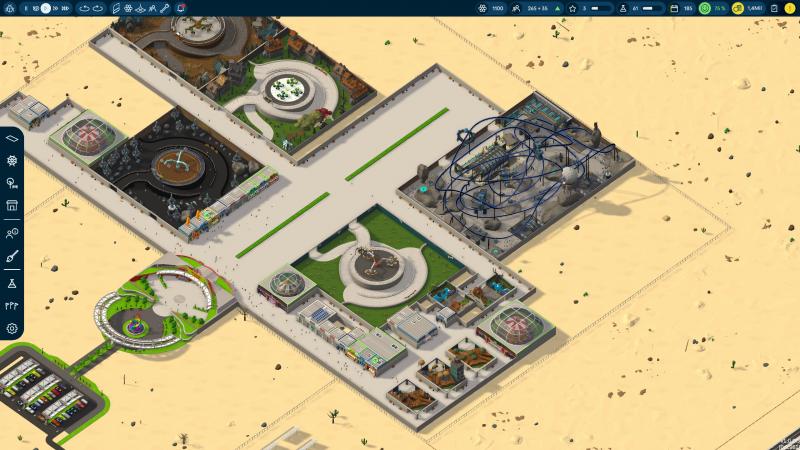
Task: Open the park star rating panel
Action: (x=573, y=8)
